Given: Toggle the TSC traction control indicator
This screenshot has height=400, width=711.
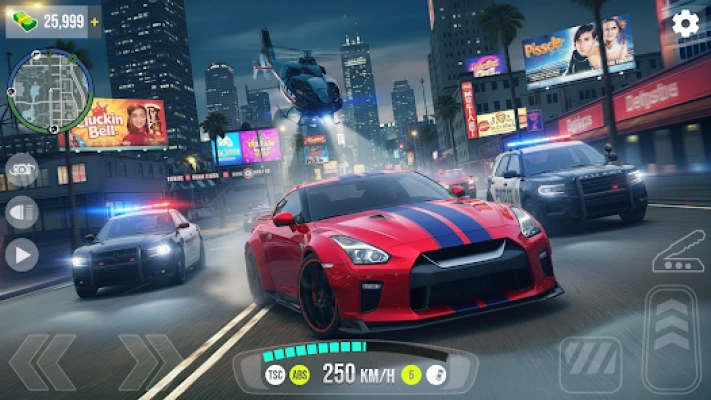Looking at the screenshot, I should click(275, 375).
